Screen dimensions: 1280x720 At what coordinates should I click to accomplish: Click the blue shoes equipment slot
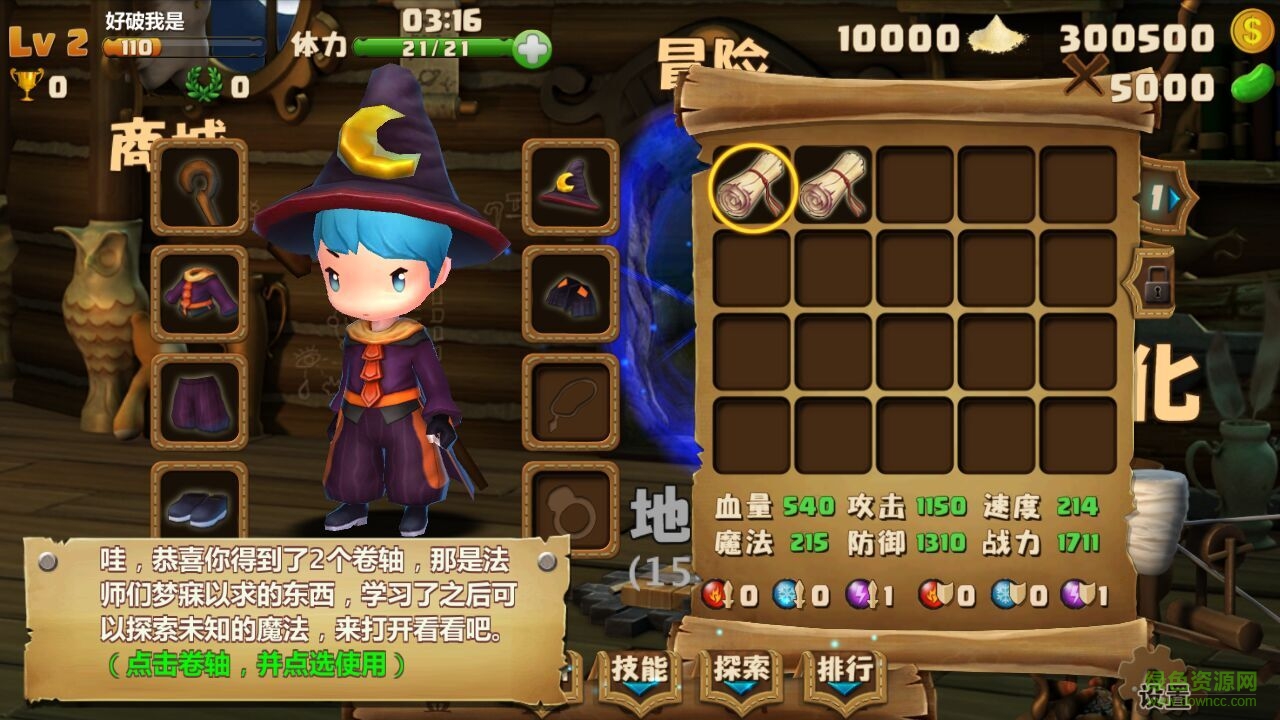pos(197,505)
